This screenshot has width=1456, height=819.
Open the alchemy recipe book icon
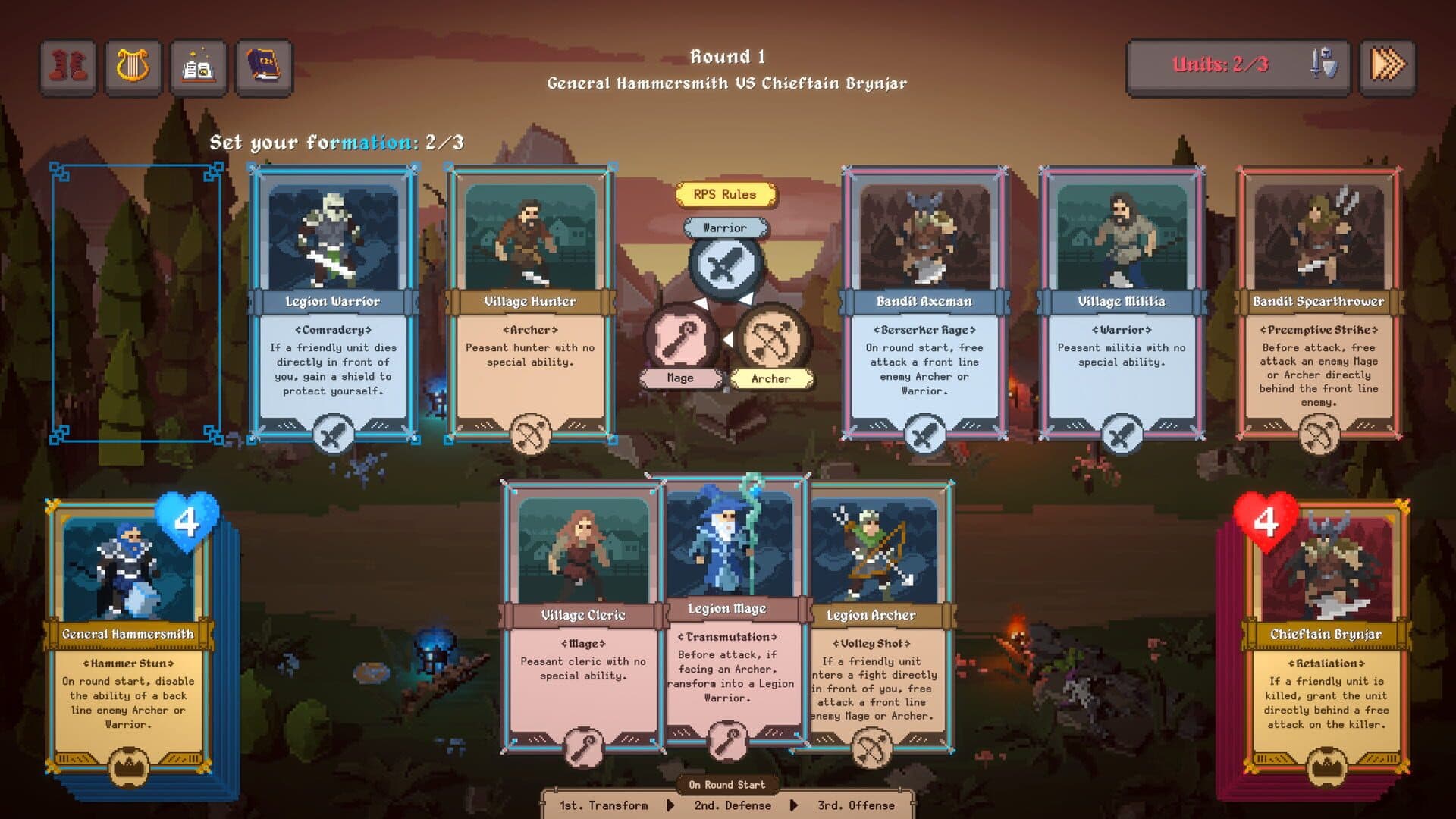[198, 67]
